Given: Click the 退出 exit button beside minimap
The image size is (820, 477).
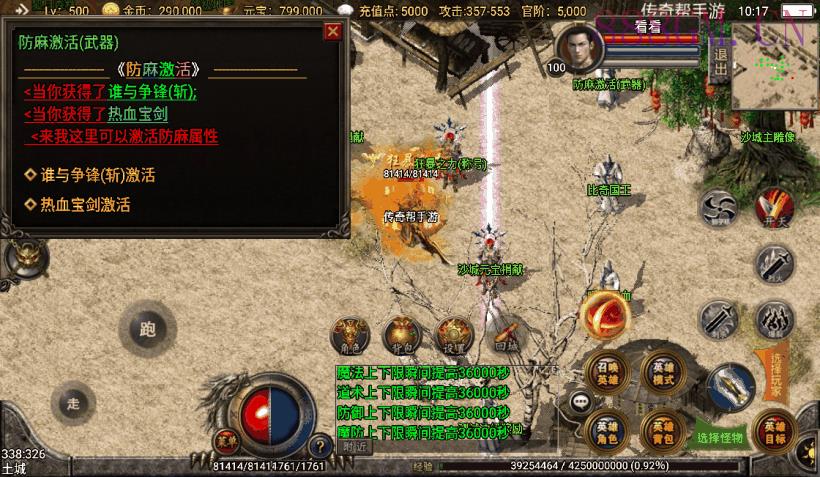Looking at the screenshot, I should [x=718, y=62].
